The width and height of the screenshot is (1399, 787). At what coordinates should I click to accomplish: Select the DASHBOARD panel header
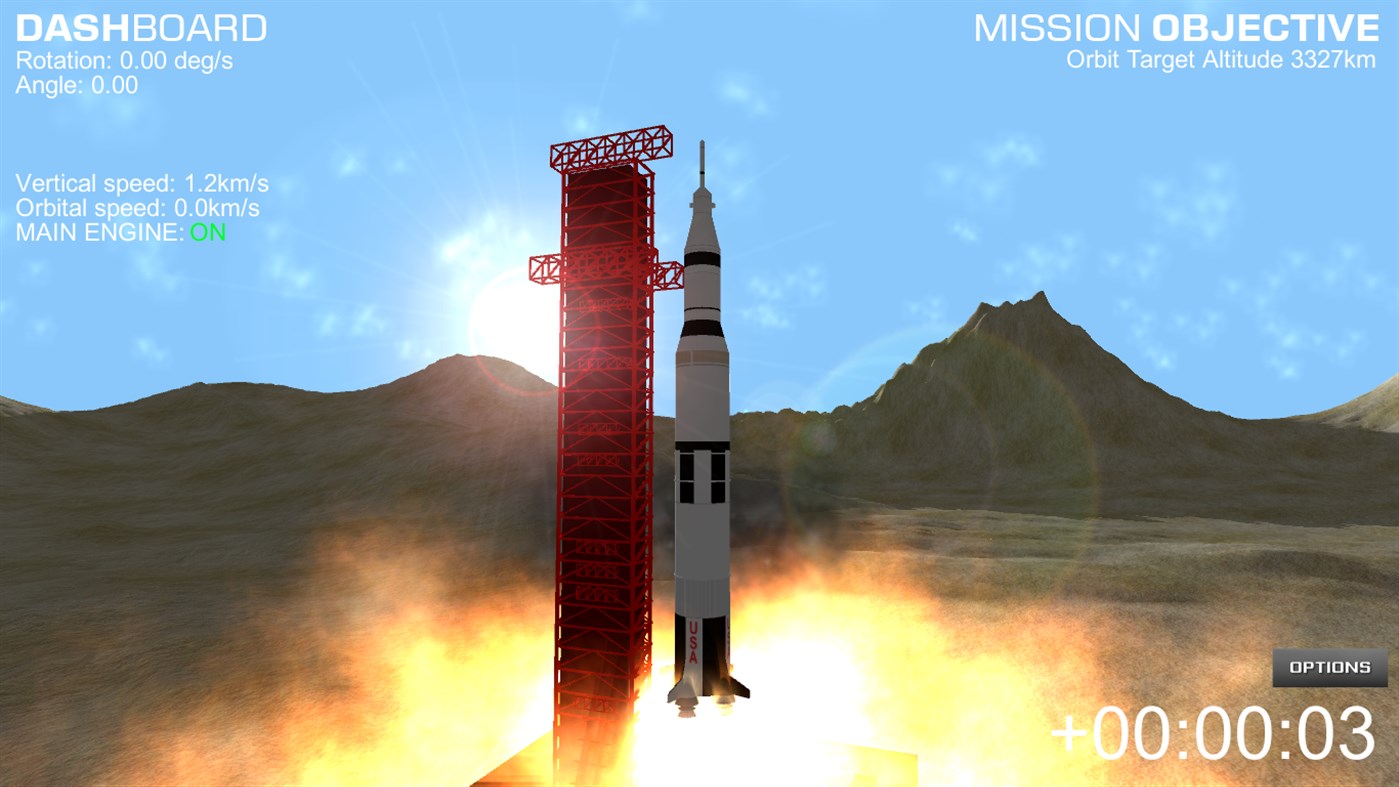click(x=140, y=27)
